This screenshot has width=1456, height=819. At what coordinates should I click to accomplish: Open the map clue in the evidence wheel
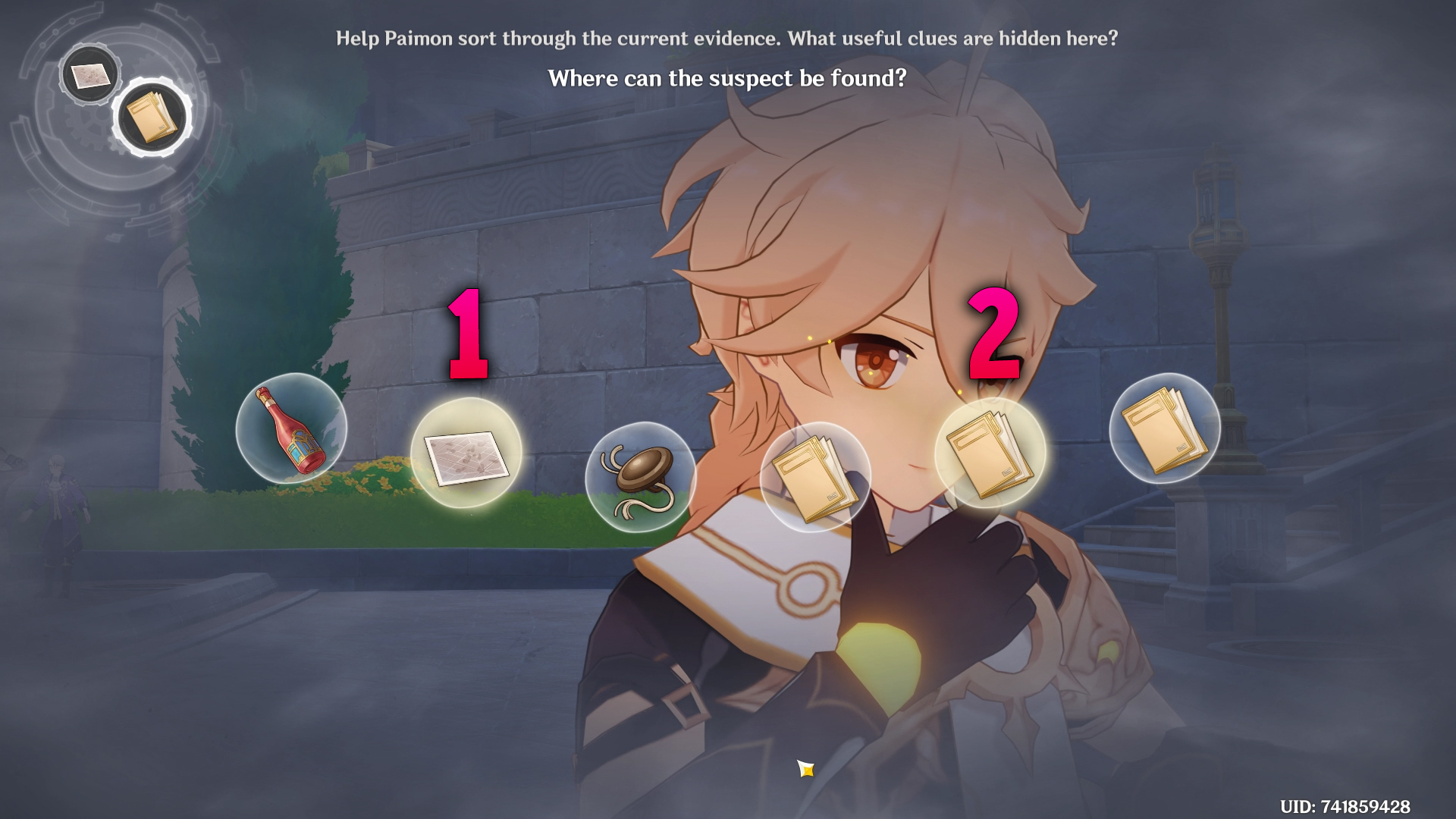click(90, 74)
